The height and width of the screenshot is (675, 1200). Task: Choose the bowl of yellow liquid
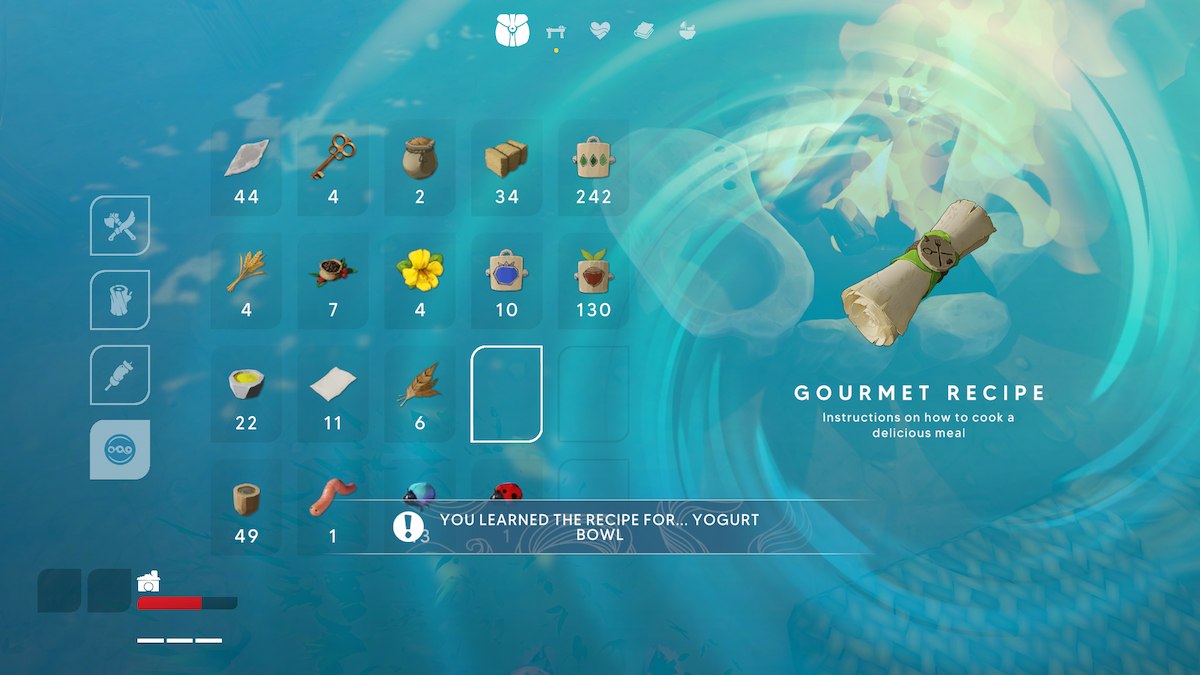click(x=246, y=393)
